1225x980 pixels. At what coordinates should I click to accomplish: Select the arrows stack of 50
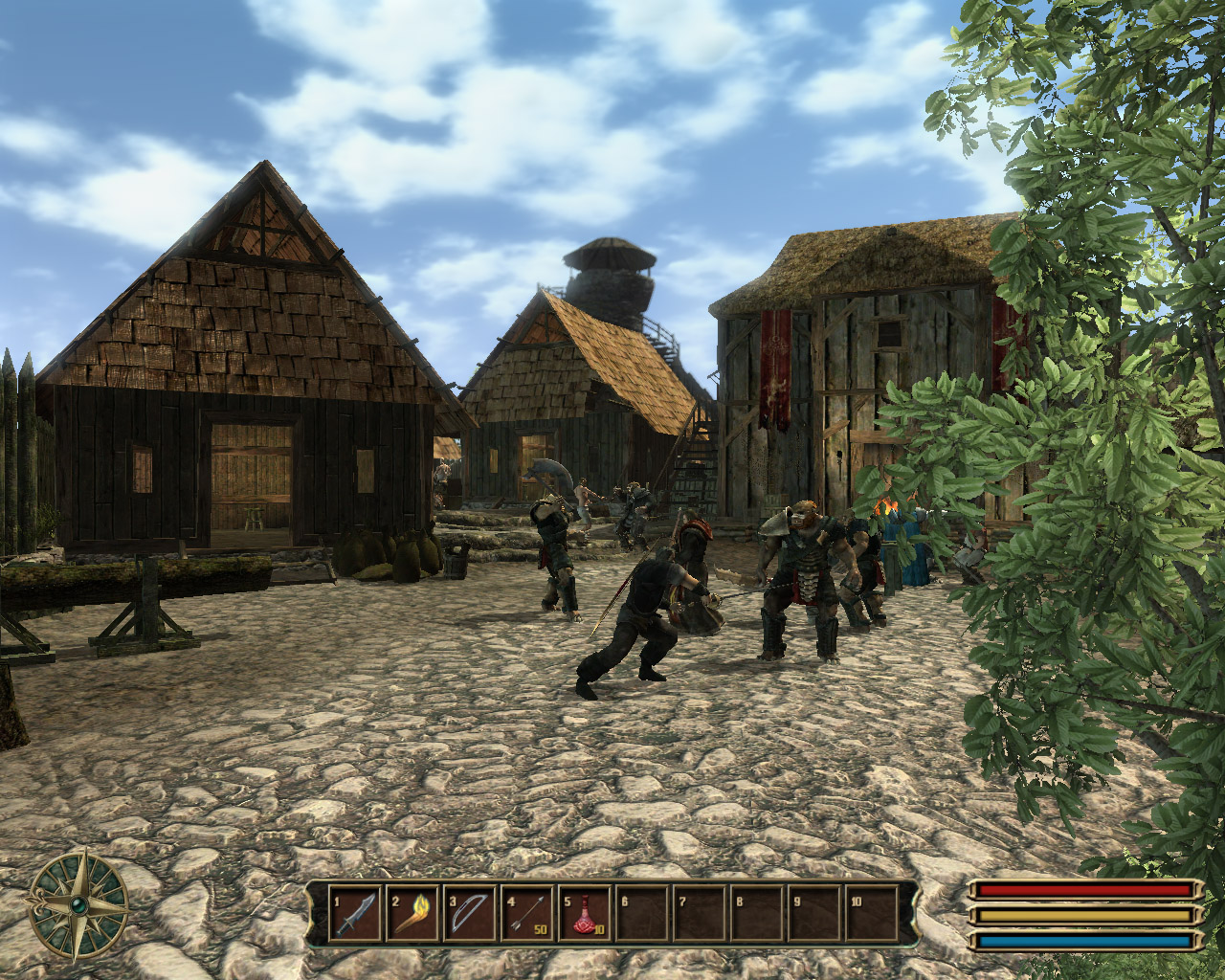point(527,914)
